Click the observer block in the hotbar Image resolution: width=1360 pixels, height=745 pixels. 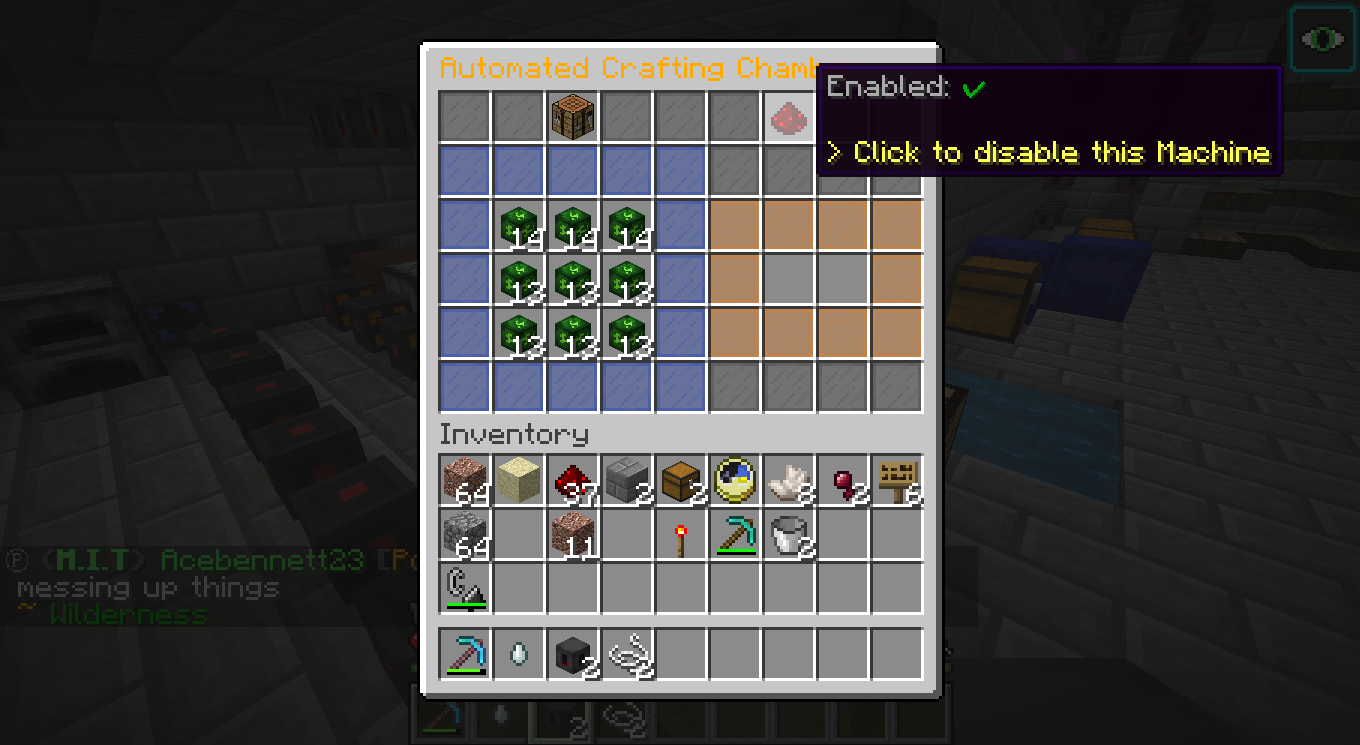point(573,653)
